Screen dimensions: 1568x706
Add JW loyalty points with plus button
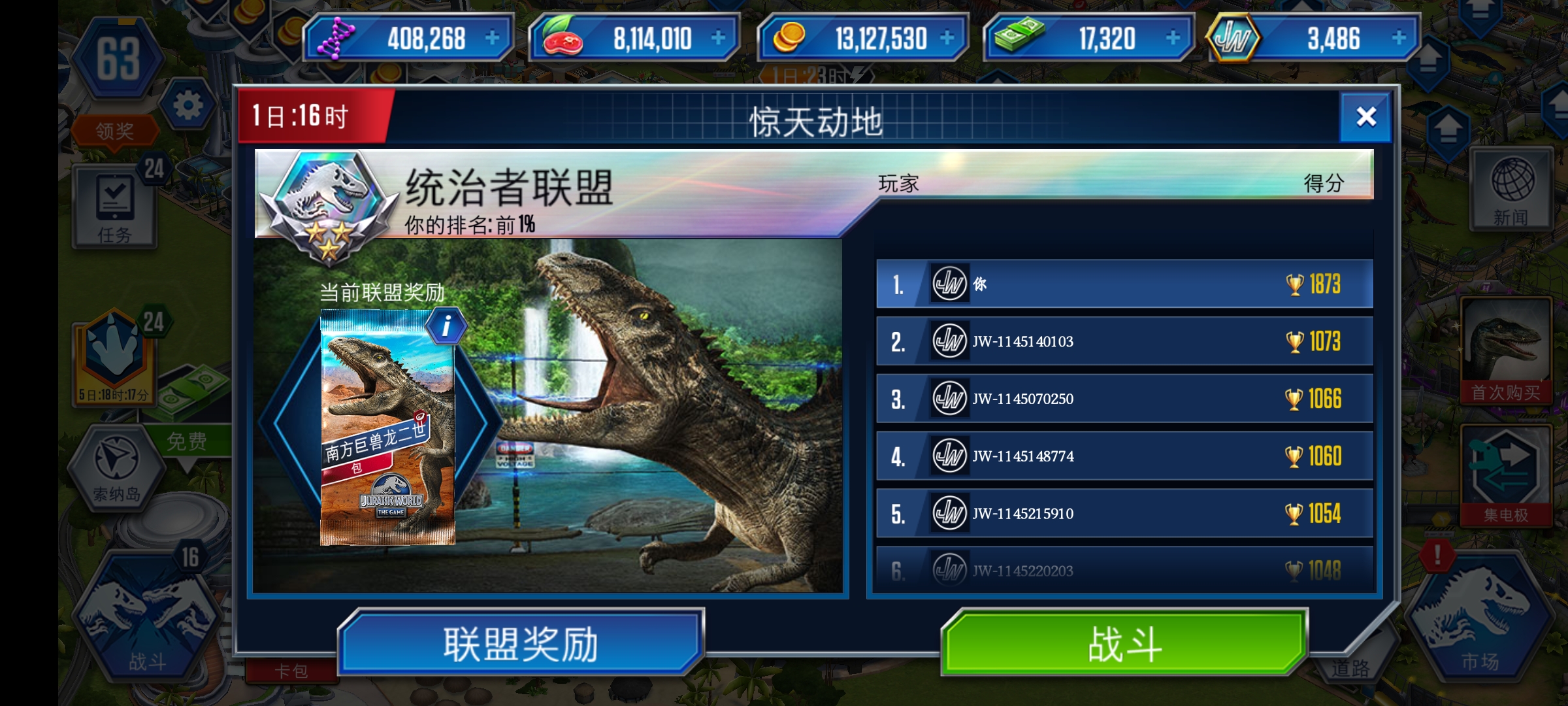(x=1399, y=38)
